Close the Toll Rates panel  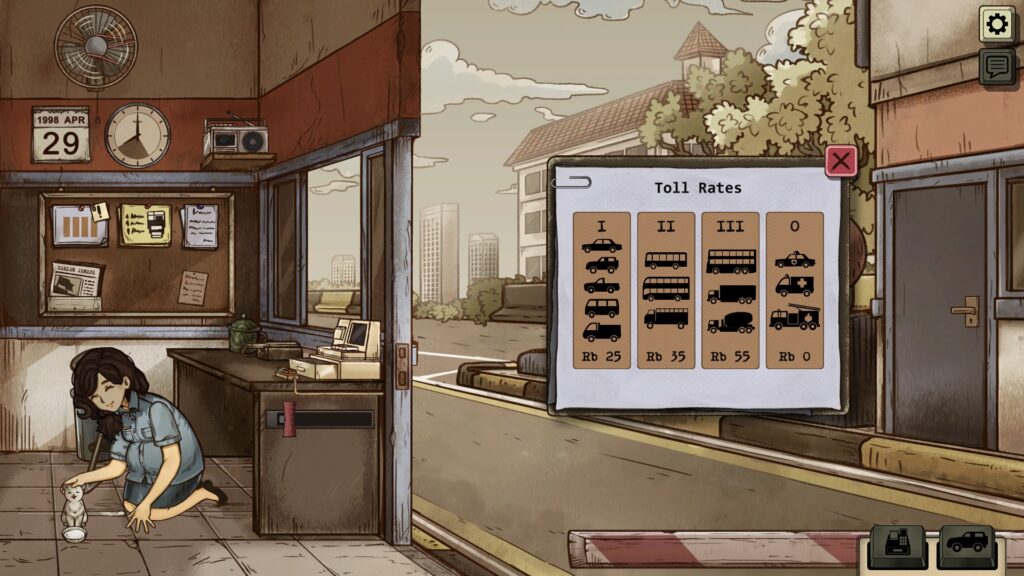pyautogui.click(x=841, y=161)
